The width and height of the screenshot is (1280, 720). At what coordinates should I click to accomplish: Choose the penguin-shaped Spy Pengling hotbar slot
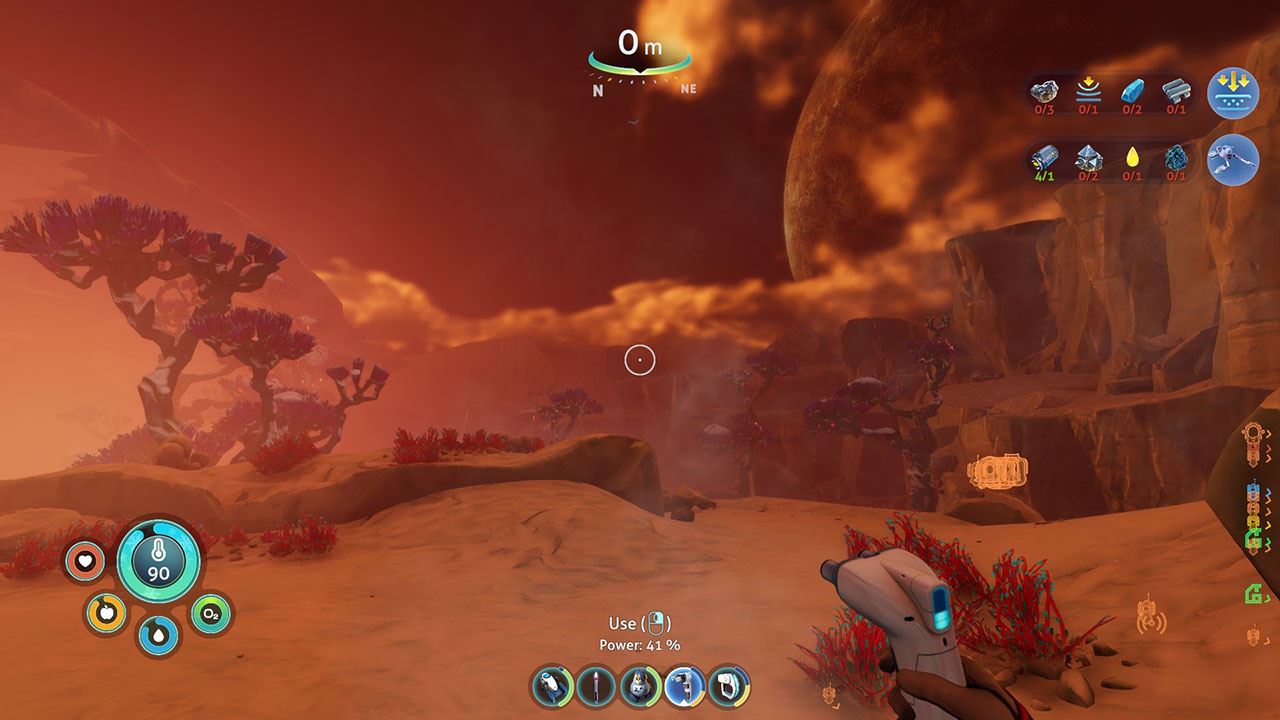[x=640, y=686]
